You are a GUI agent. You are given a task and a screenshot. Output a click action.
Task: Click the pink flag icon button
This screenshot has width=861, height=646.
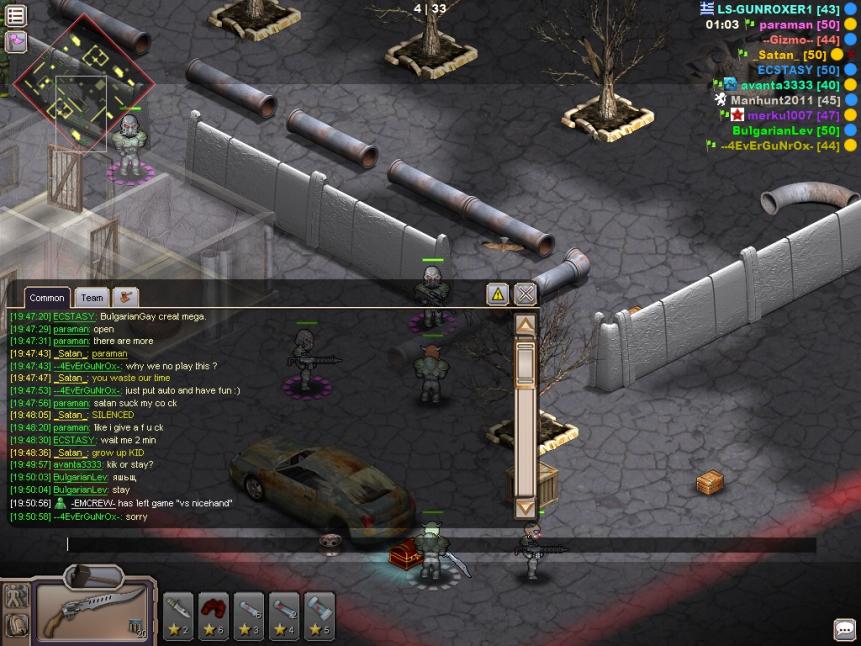pyautogui.click(x=15, y=42)
